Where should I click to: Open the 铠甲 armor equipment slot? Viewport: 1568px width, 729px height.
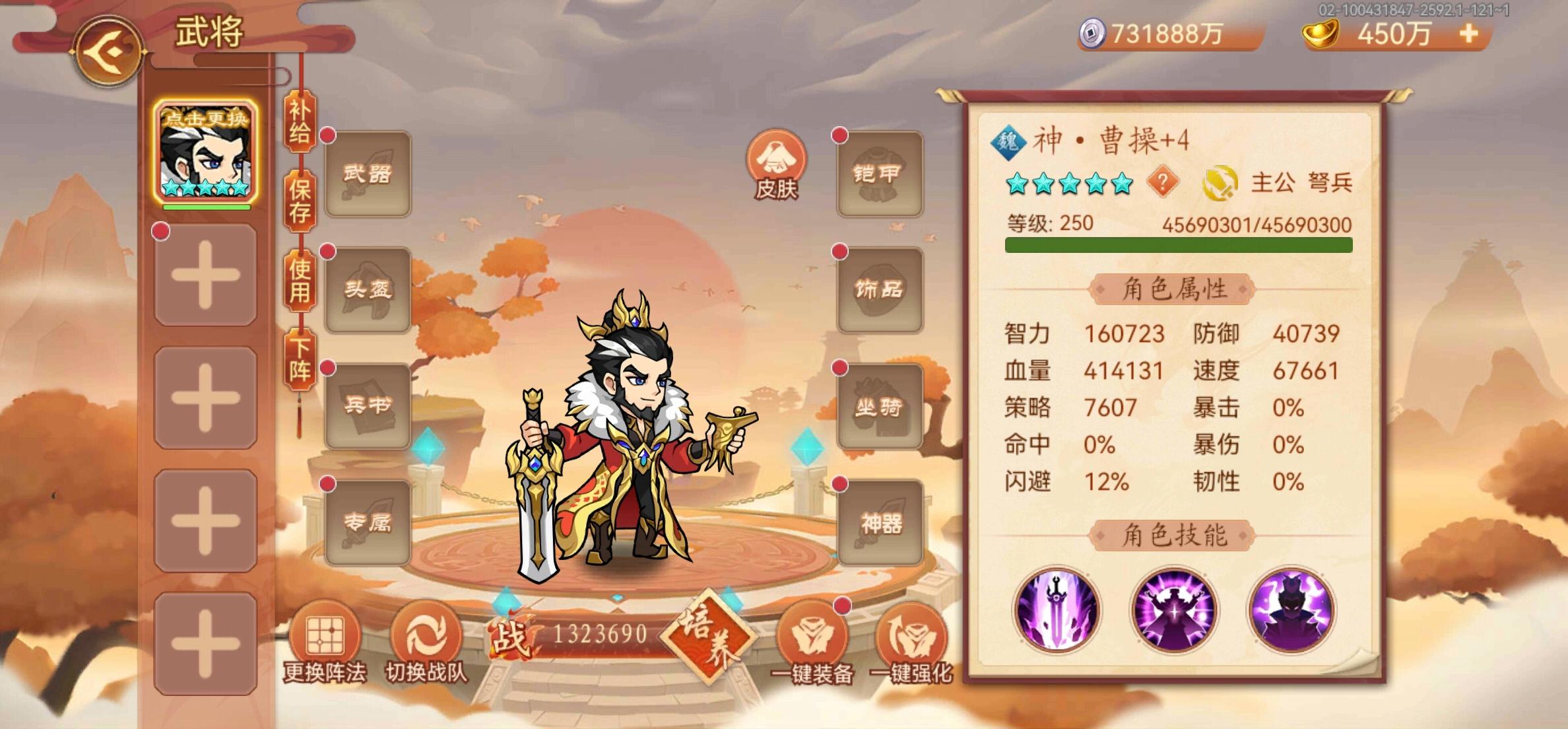click(x=880, y=172)
